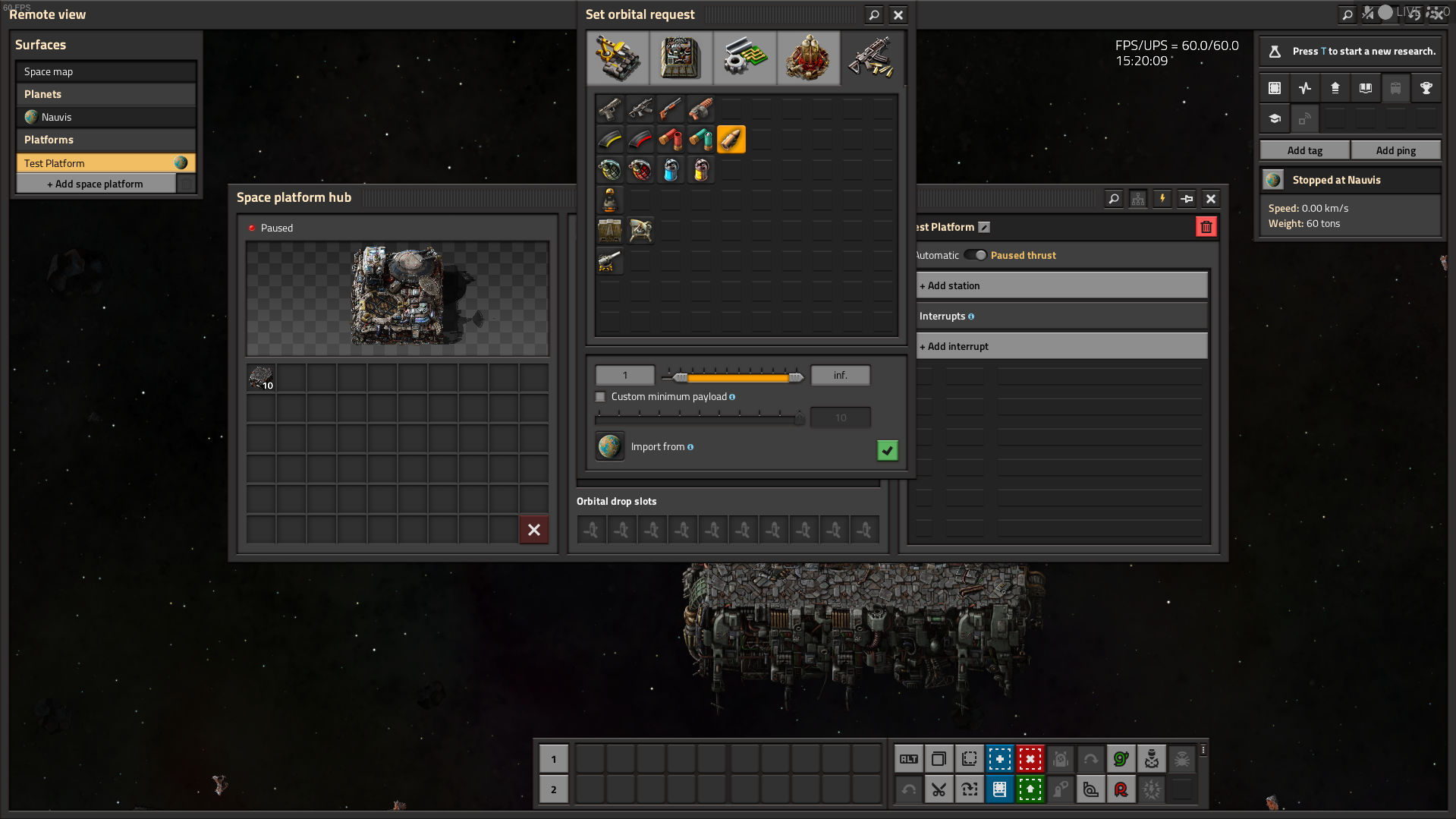
Task: Choose the Import from planet button
Action: (x=609, y=446)
